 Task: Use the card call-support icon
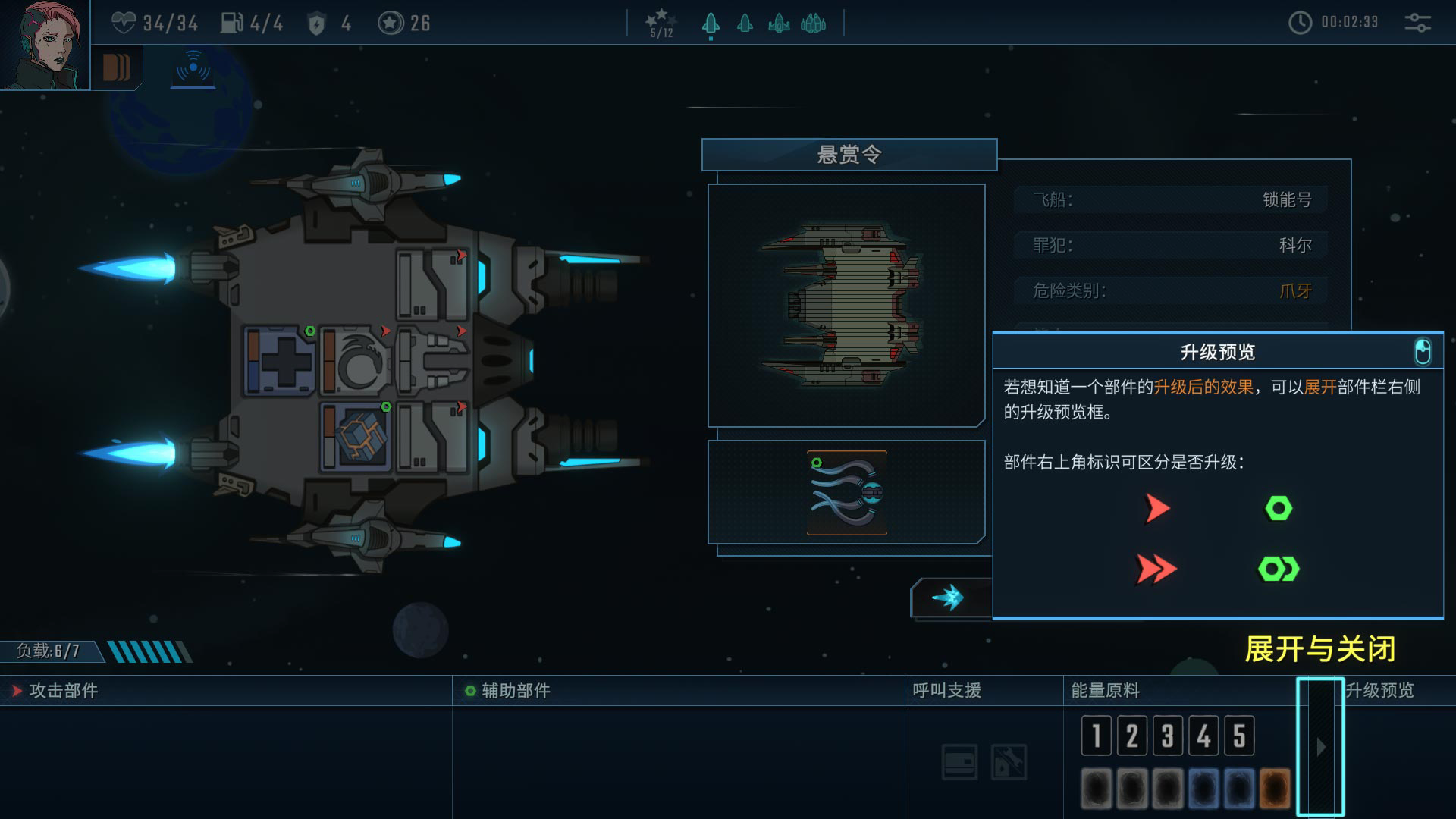click(959, 762)
